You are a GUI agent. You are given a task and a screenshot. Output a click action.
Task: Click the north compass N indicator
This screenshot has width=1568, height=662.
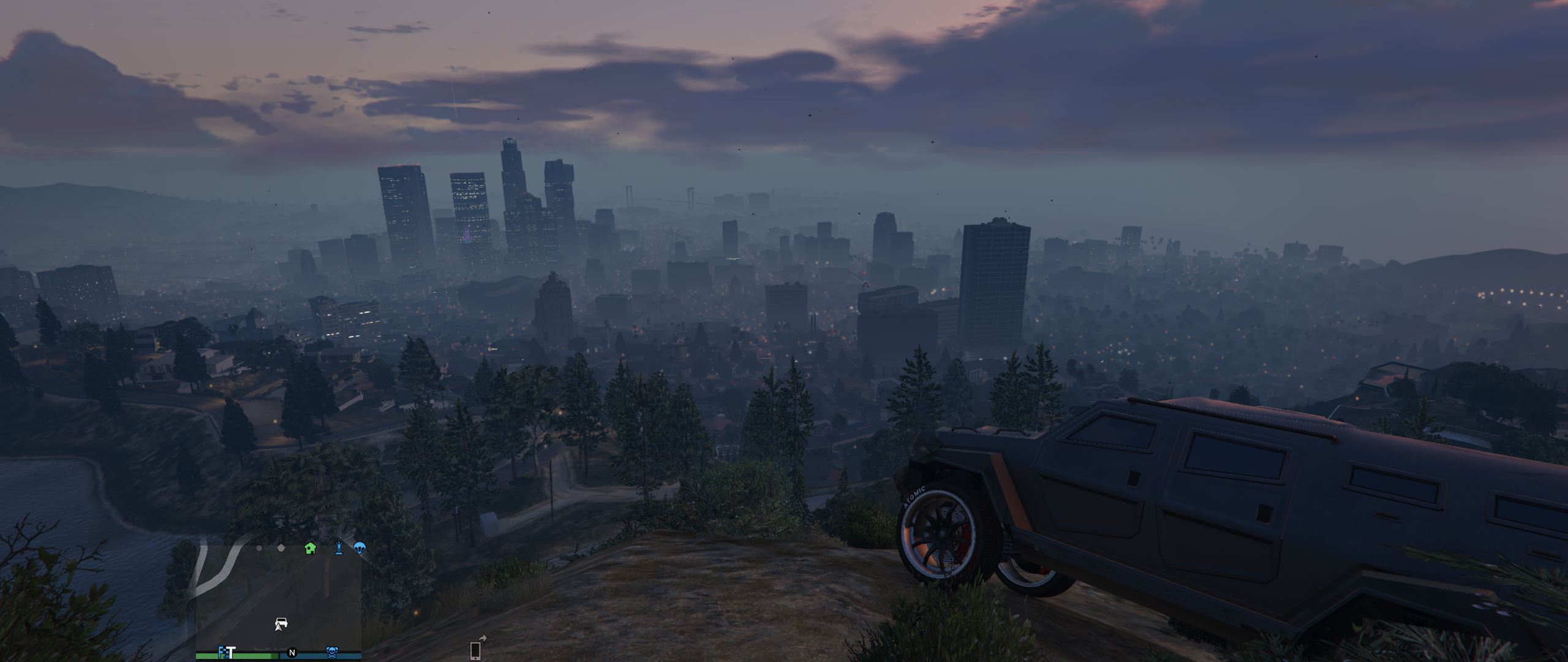point(292,653)
